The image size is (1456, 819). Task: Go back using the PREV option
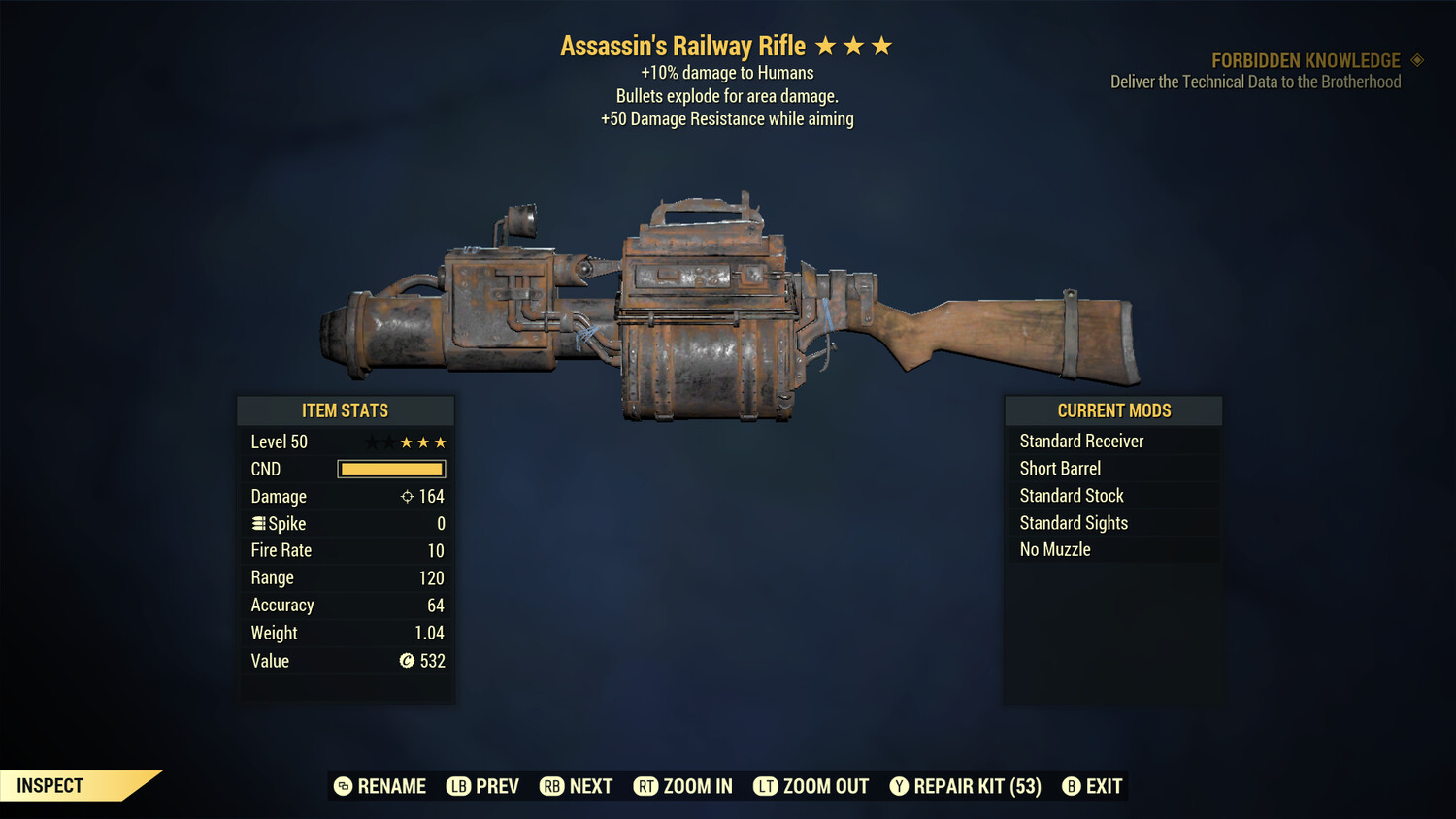click(495, 786)
